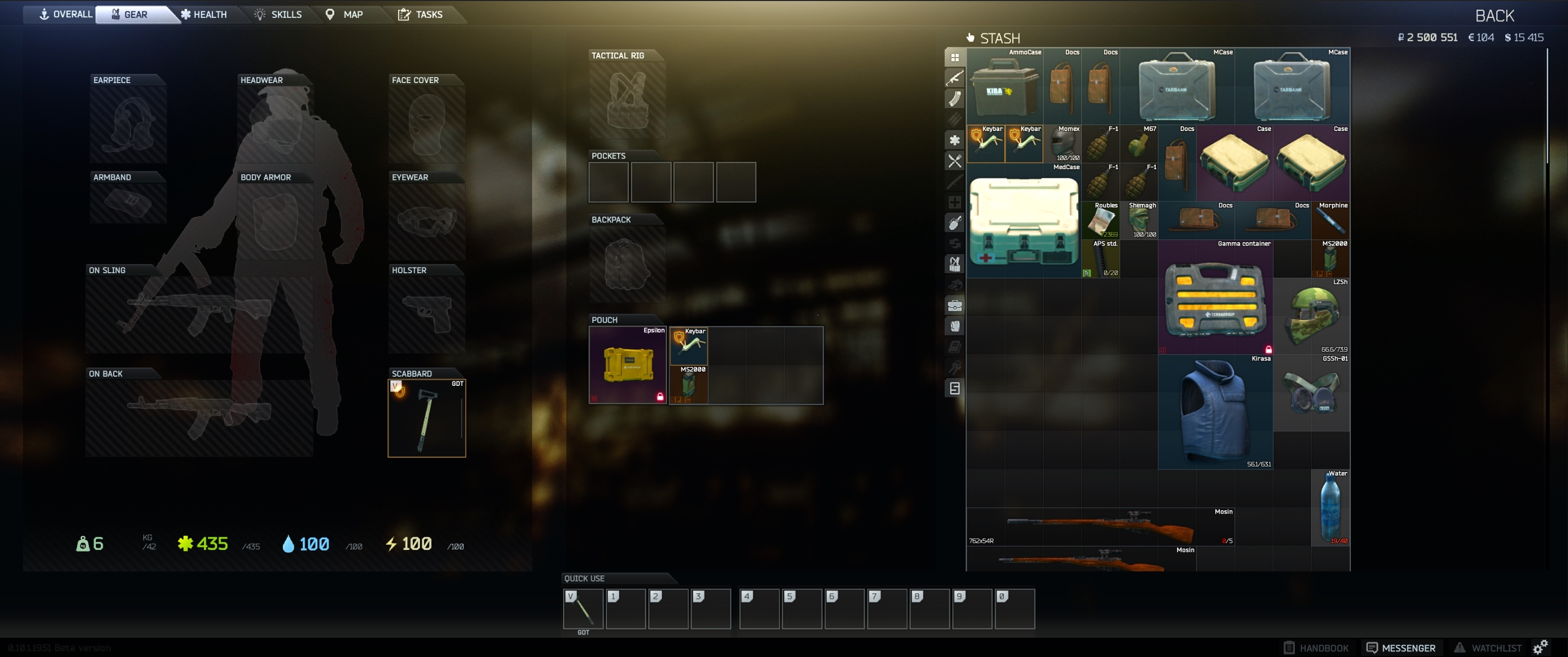Select the weapons filter in the stash sidebar
Image resolution: width=1568 pixels, height=657 pixels.
955,77
